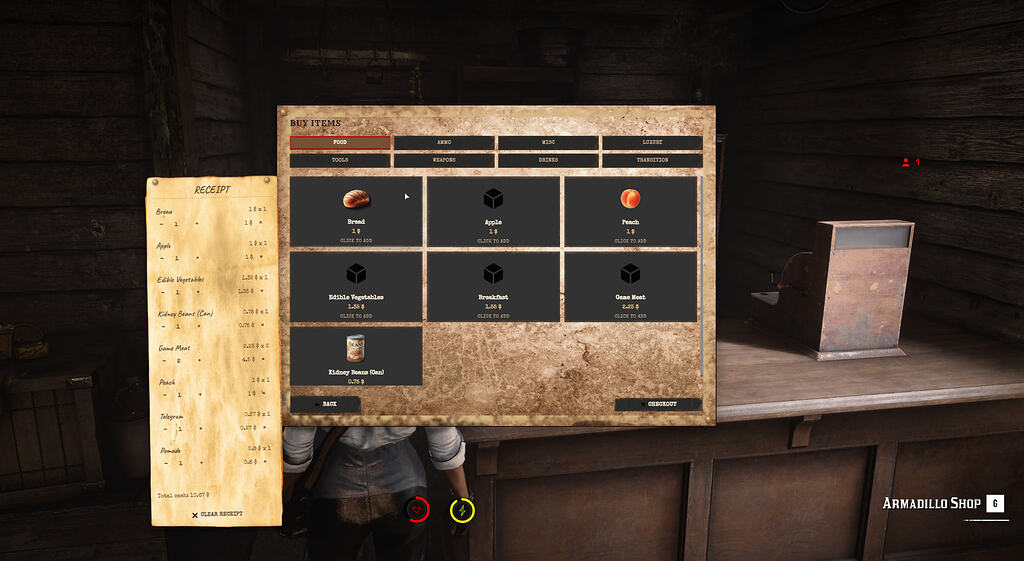1024x561 pixels.
Task: Select the Kidney Beans (Can) tile
Action: pyautogui.click(x=356, y=356)
